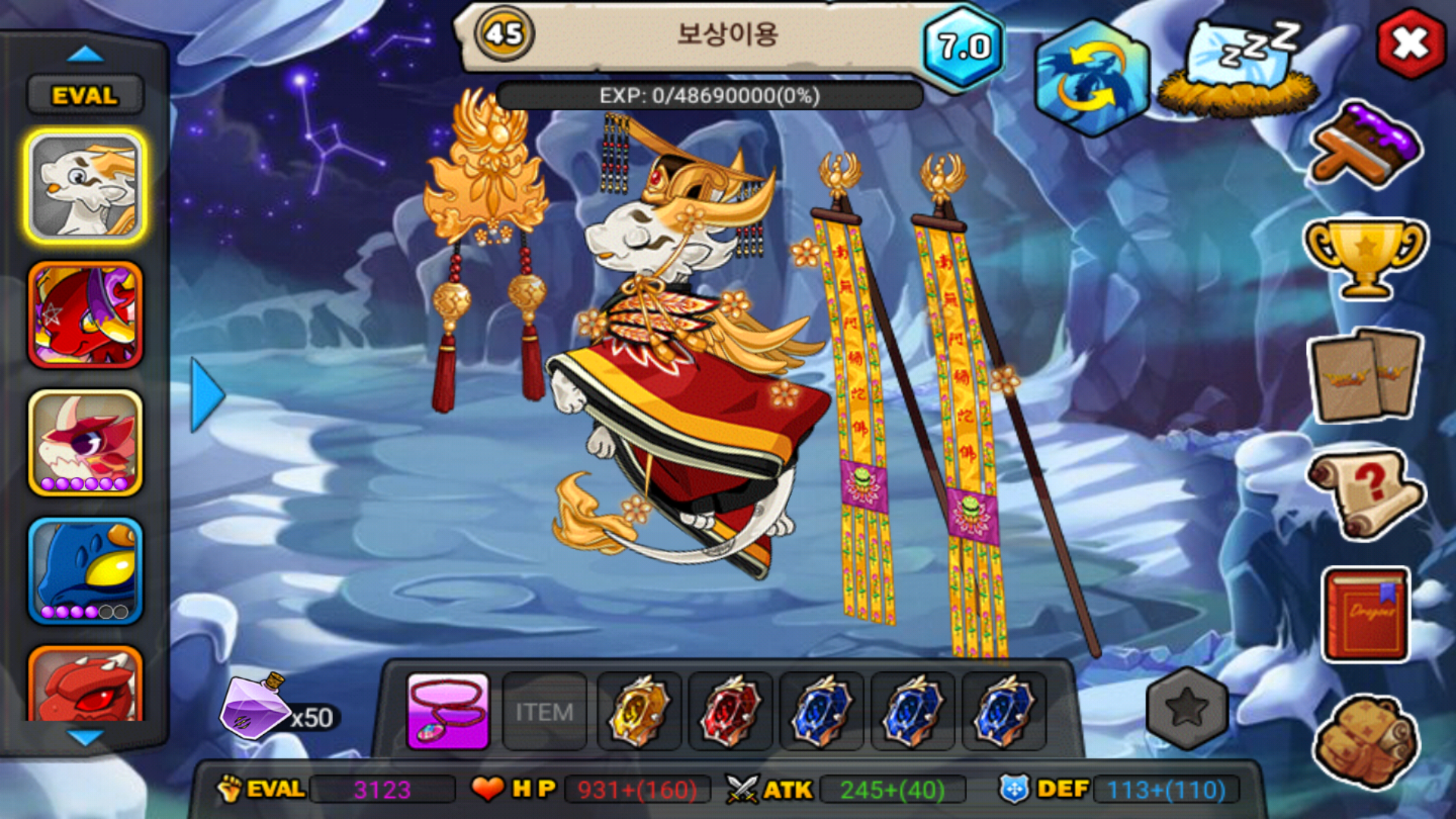Open the backpack inventory

coord(1367,740)
